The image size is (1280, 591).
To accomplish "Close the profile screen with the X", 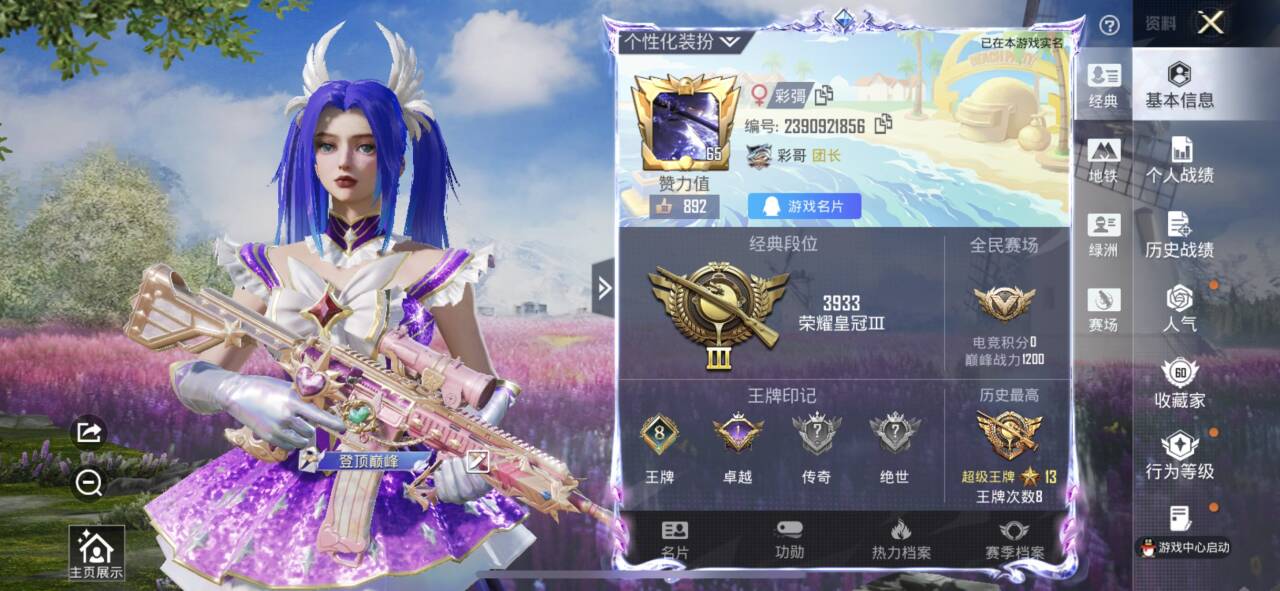I will click(1210, 23).
